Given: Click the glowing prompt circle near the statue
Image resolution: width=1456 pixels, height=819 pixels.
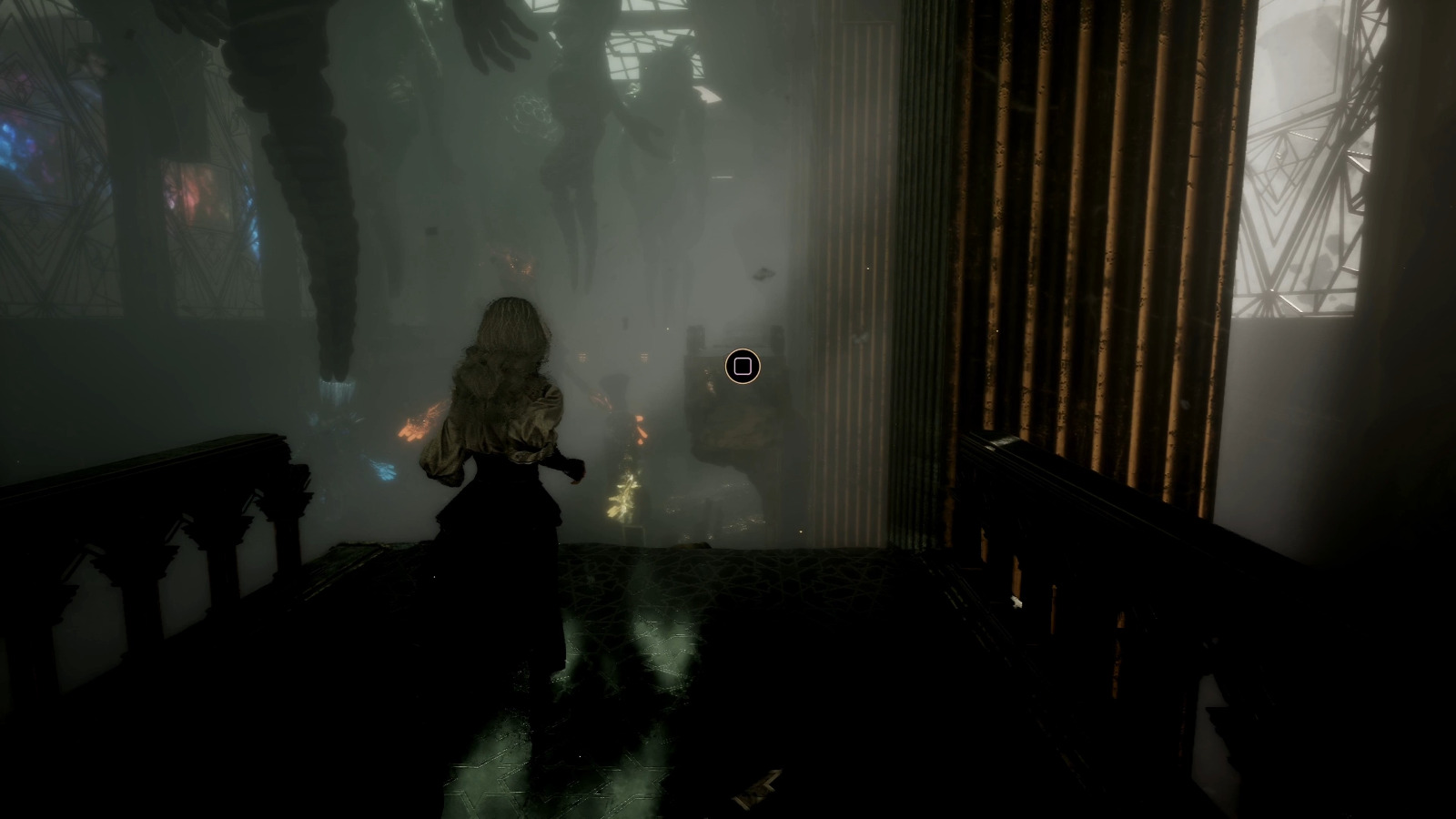Looking at the screenshot, I should point(742,366).
